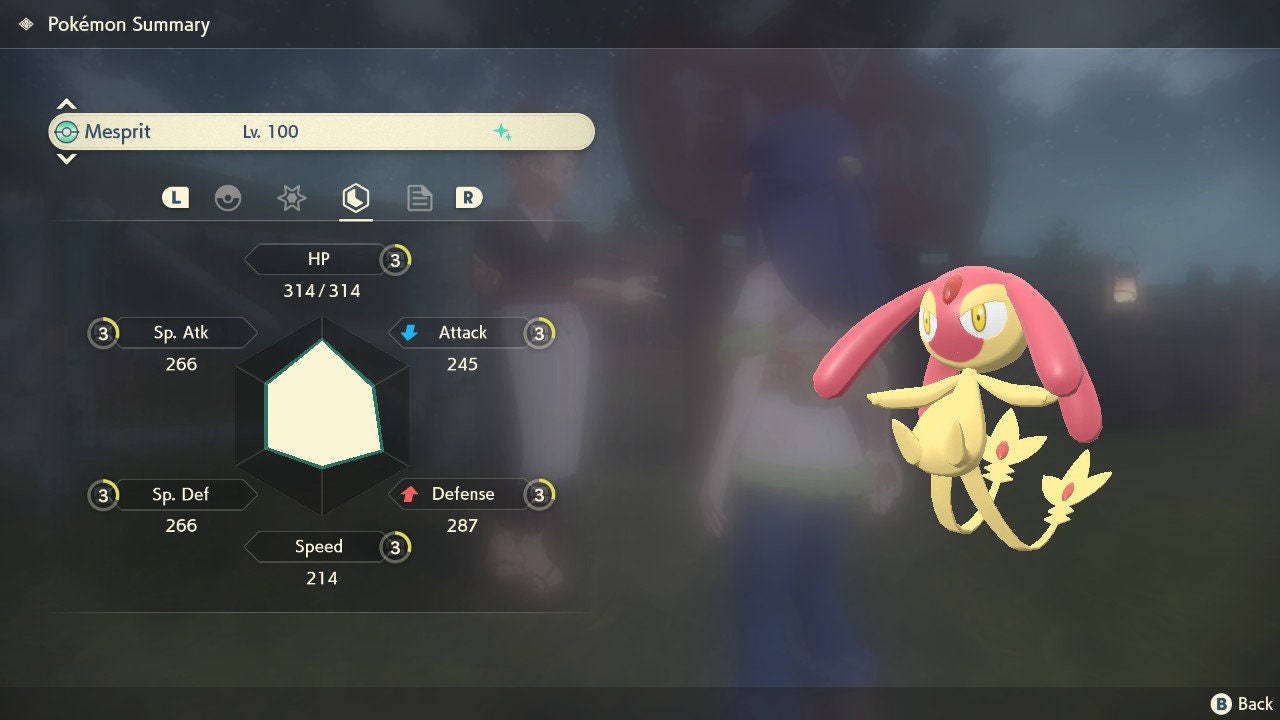Select the Speed stat label
The width and height of the screenshot is (1280, 720).
pos(318,547)
